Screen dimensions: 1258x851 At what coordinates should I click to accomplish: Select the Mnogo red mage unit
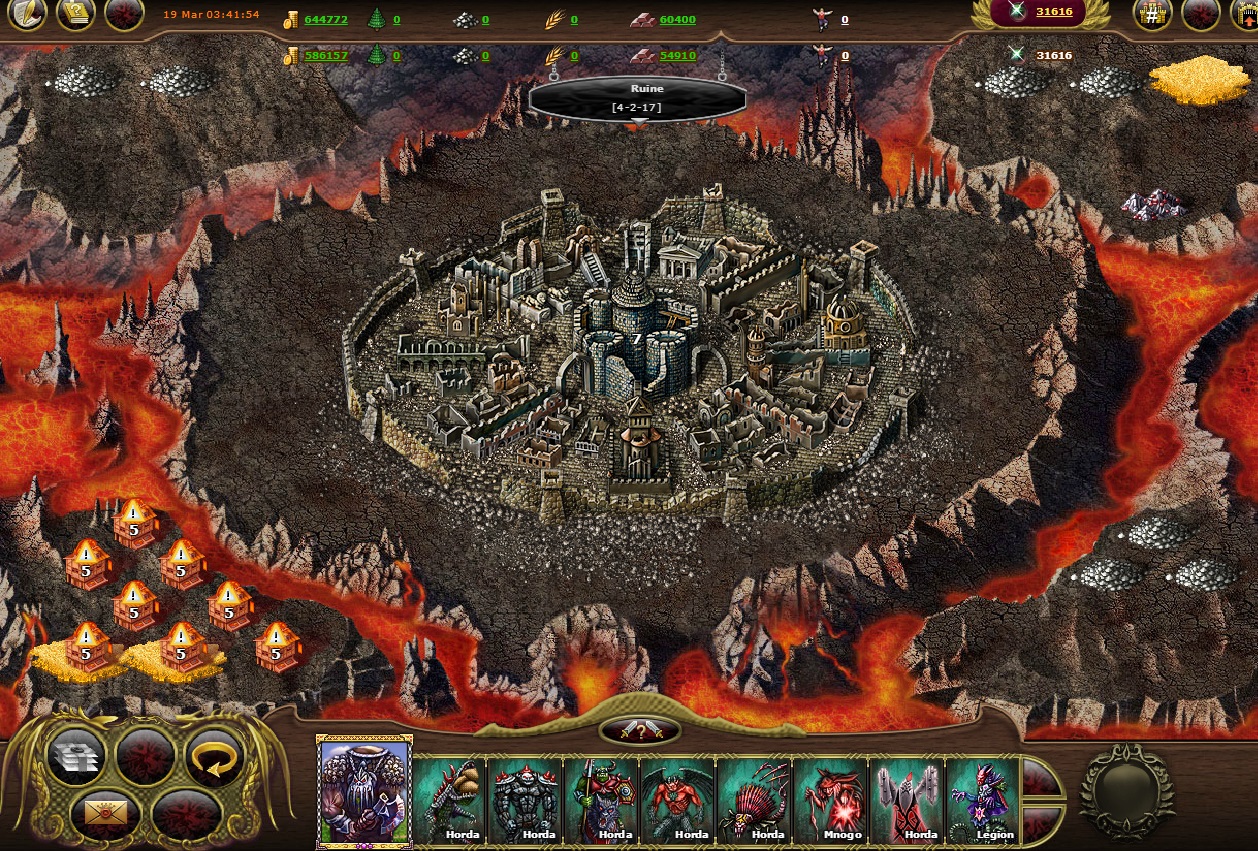point(830,799)
